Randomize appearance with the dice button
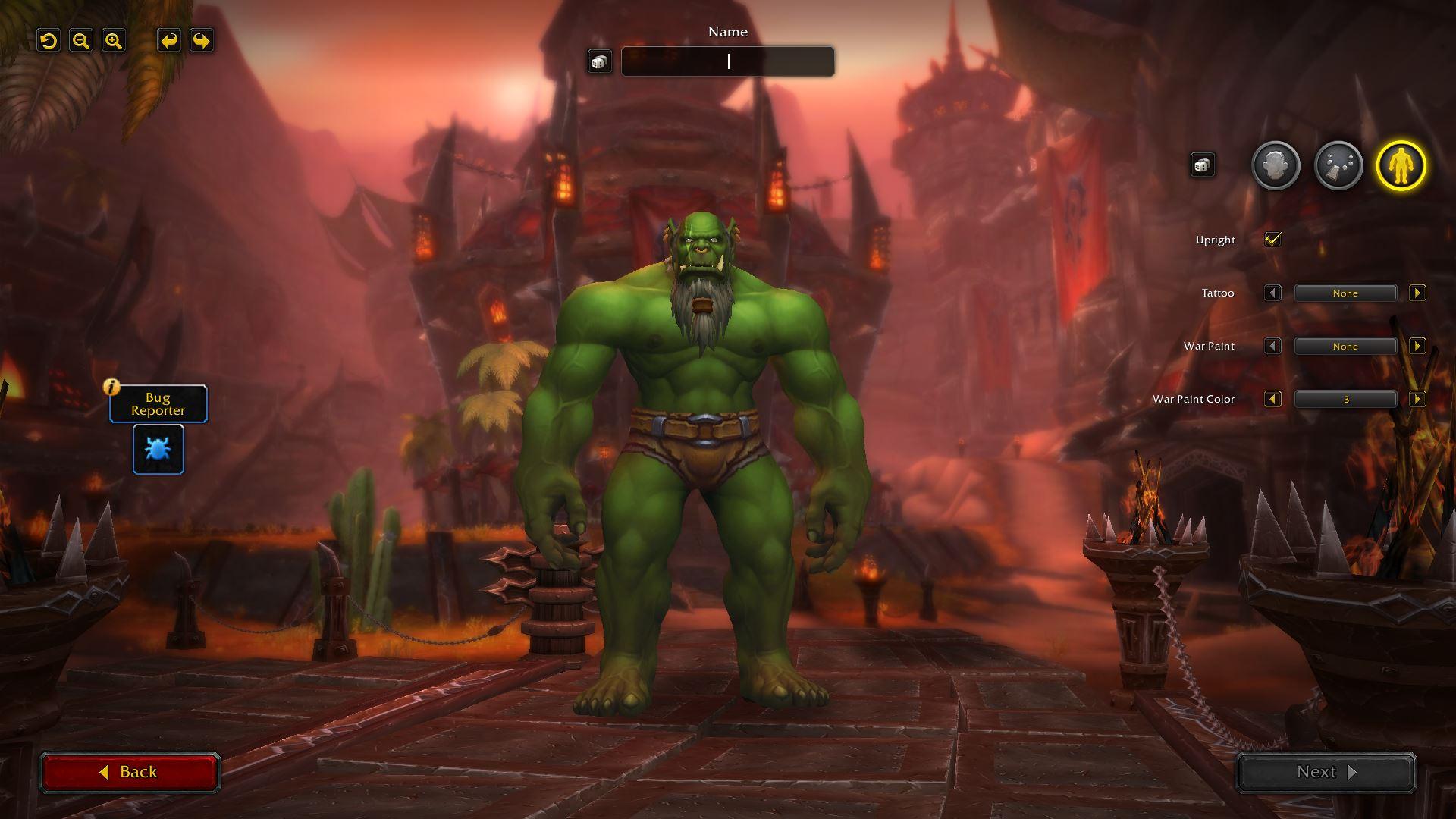 click(1202, 165)
